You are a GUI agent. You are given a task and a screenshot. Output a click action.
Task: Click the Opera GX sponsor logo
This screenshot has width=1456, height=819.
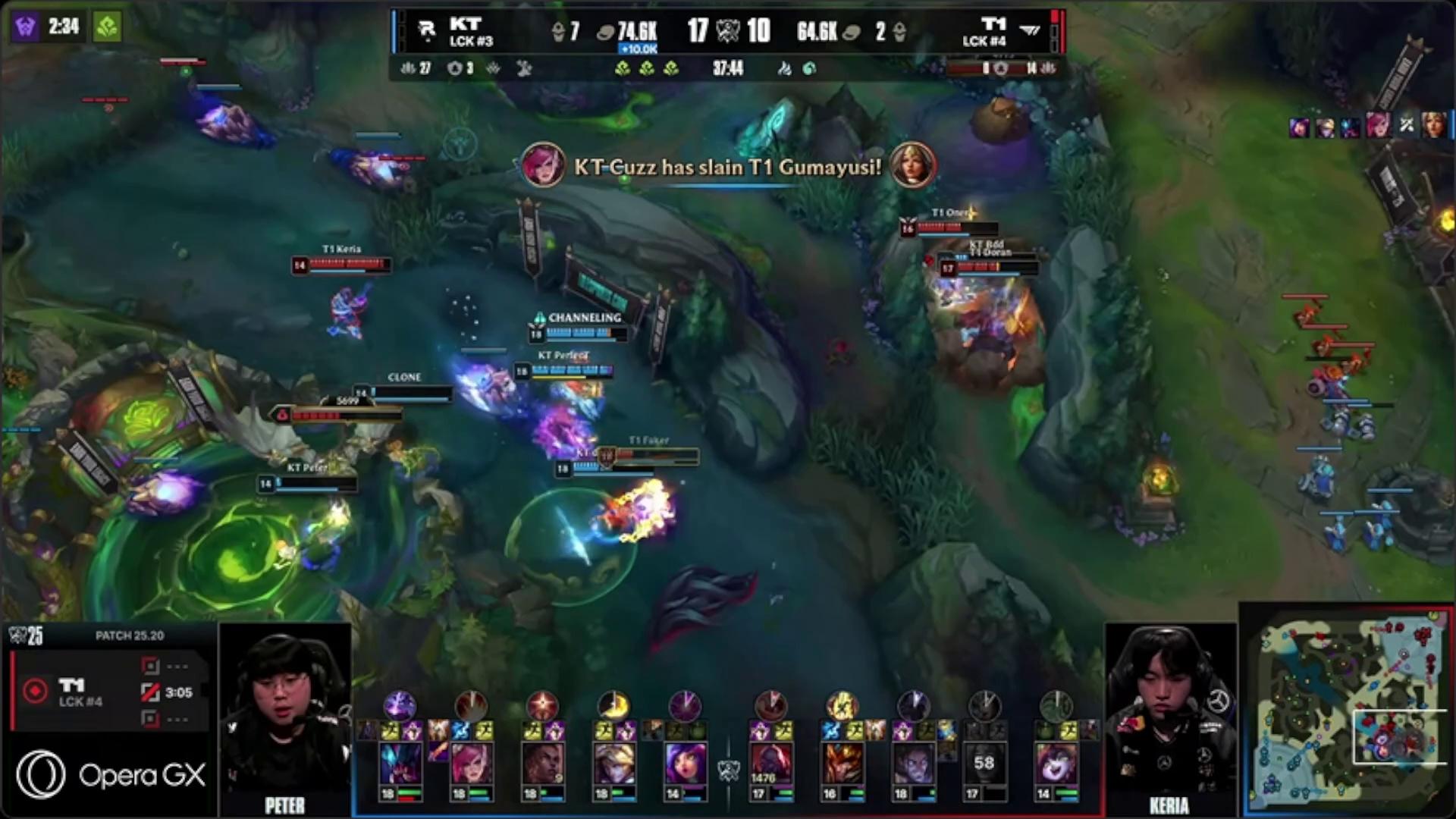click(110, 774)
